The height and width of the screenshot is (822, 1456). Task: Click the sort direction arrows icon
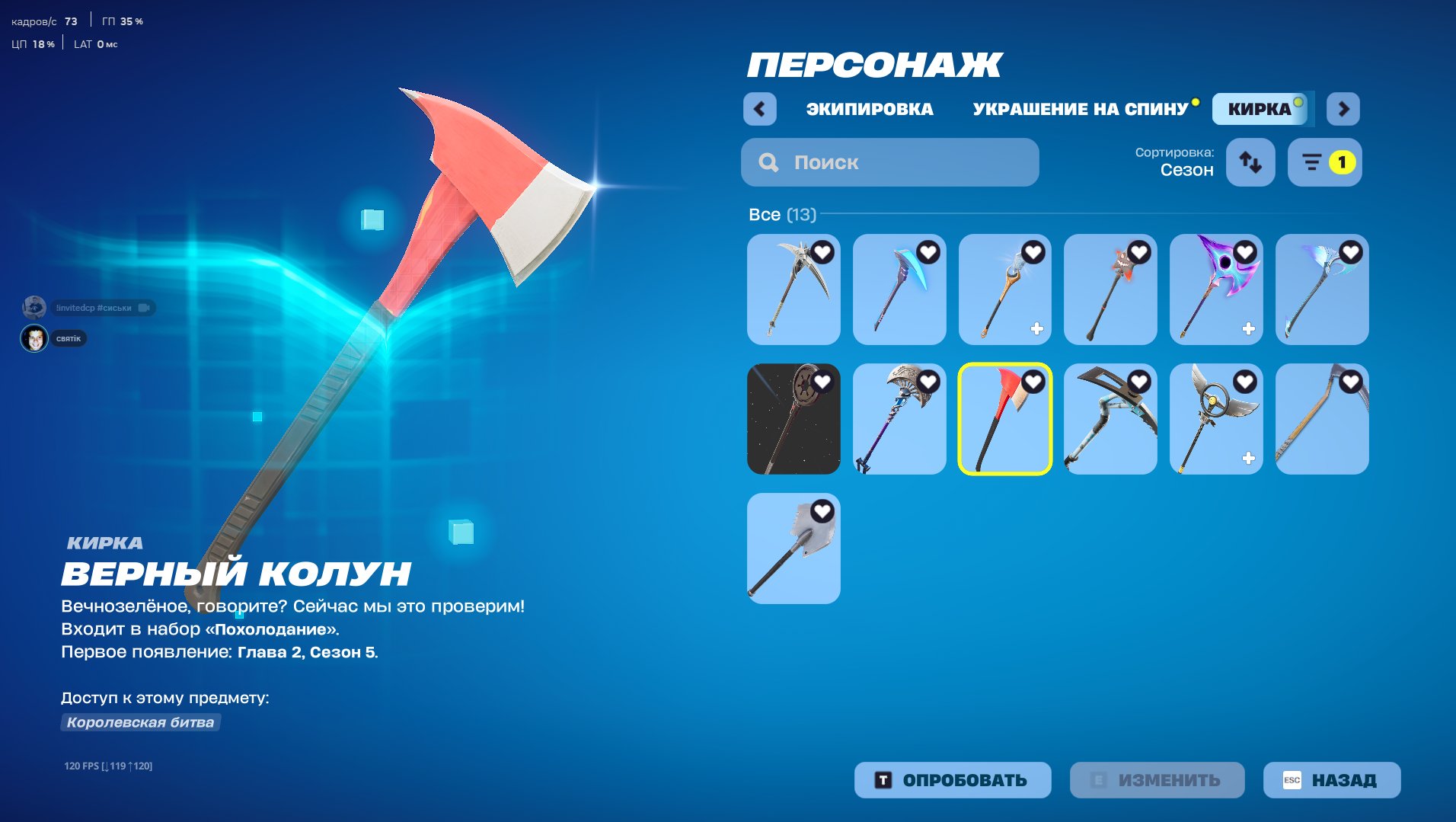click(x=1250, y=162)
